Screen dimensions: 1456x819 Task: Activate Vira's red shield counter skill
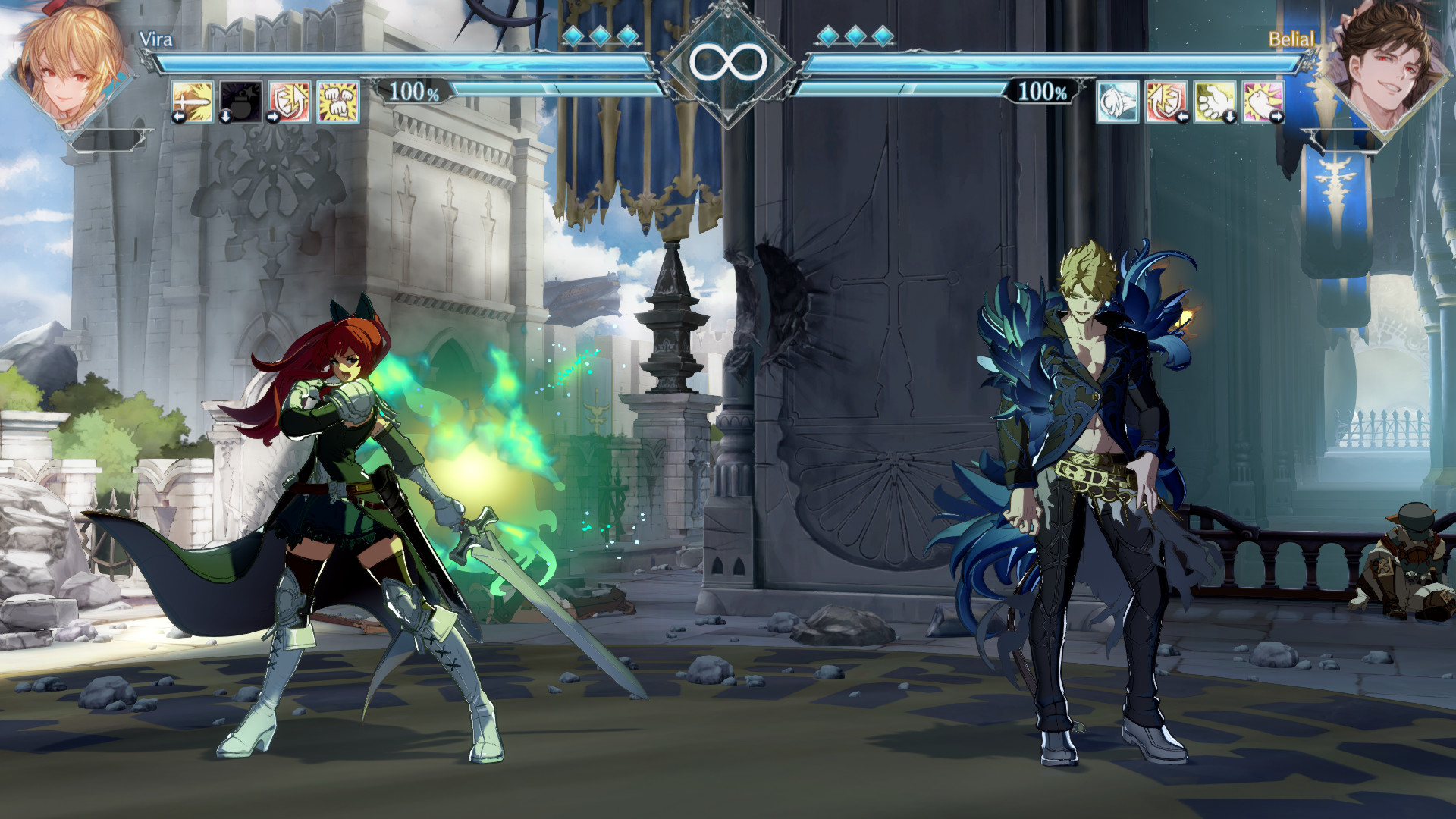[290, 102]
